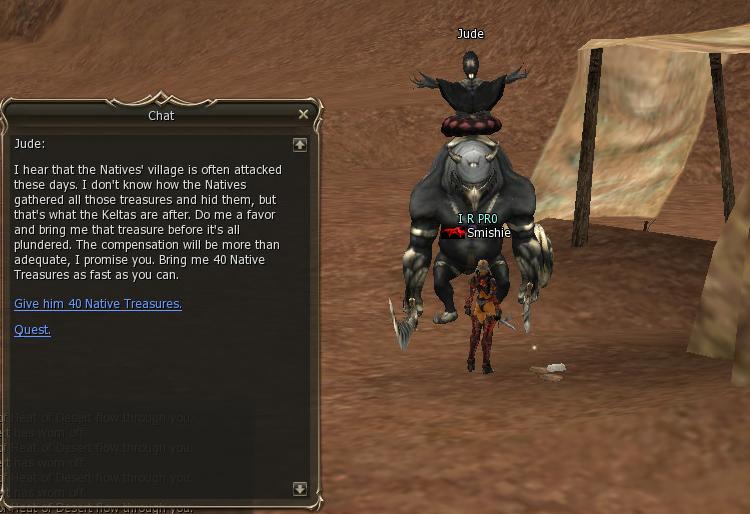Click the chat scroll-up arrow button

point(300,145)
